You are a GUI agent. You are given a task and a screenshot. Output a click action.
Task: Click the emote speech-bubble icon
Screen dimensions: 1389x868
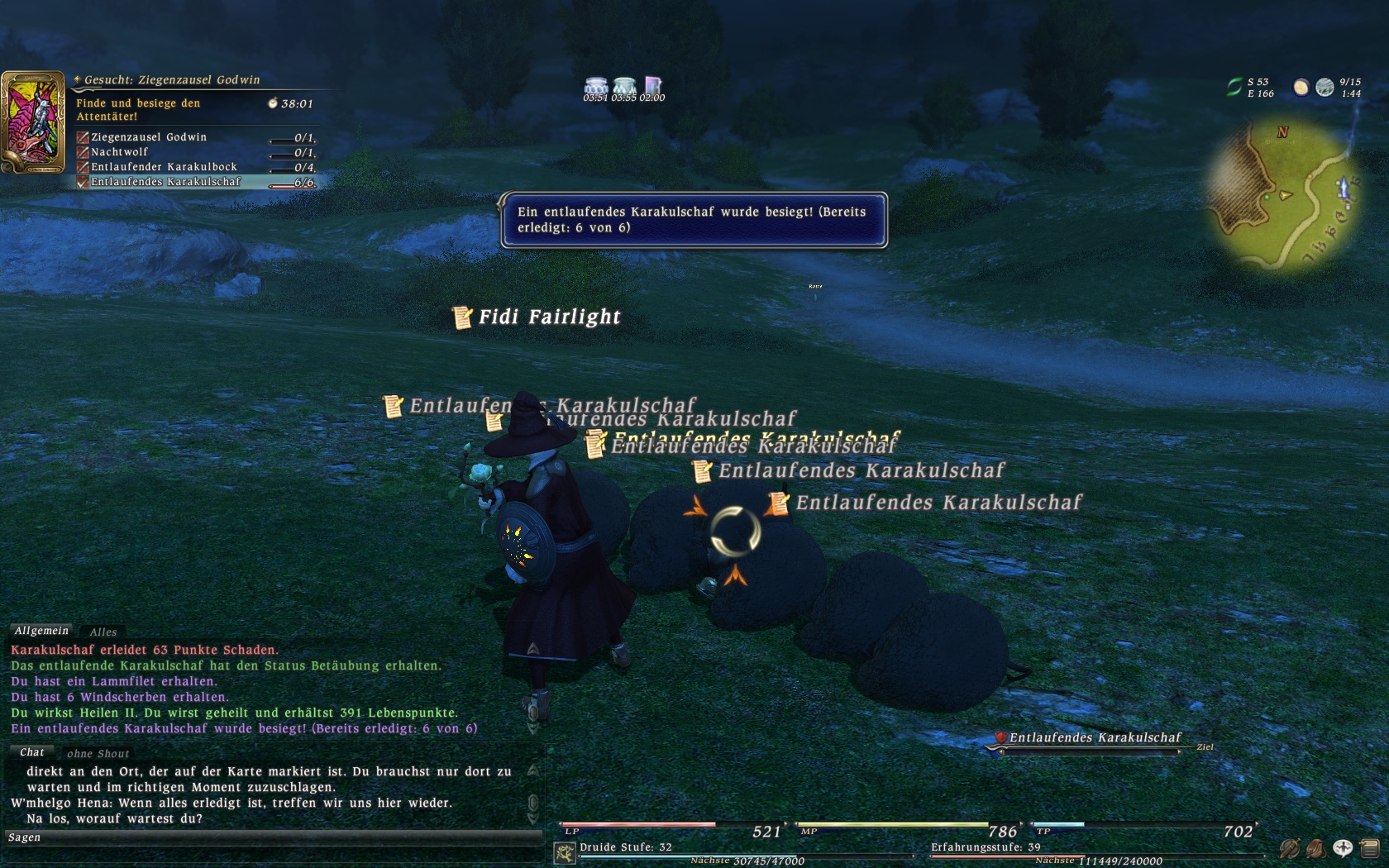click(x=1342, y=848)
